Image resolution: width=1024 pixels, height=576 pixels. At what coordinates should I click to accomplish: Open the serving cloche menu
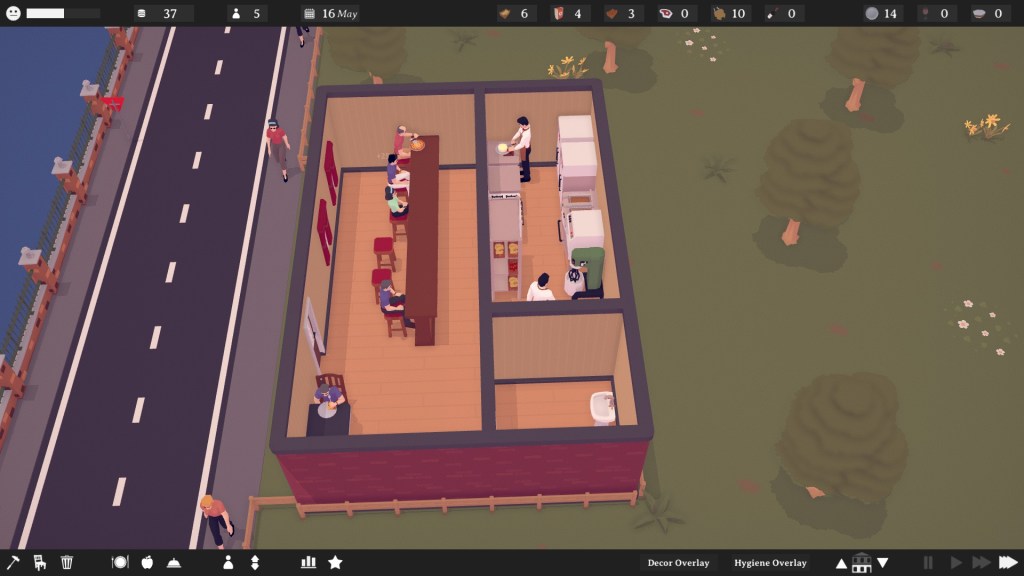(x=174, y=562)
